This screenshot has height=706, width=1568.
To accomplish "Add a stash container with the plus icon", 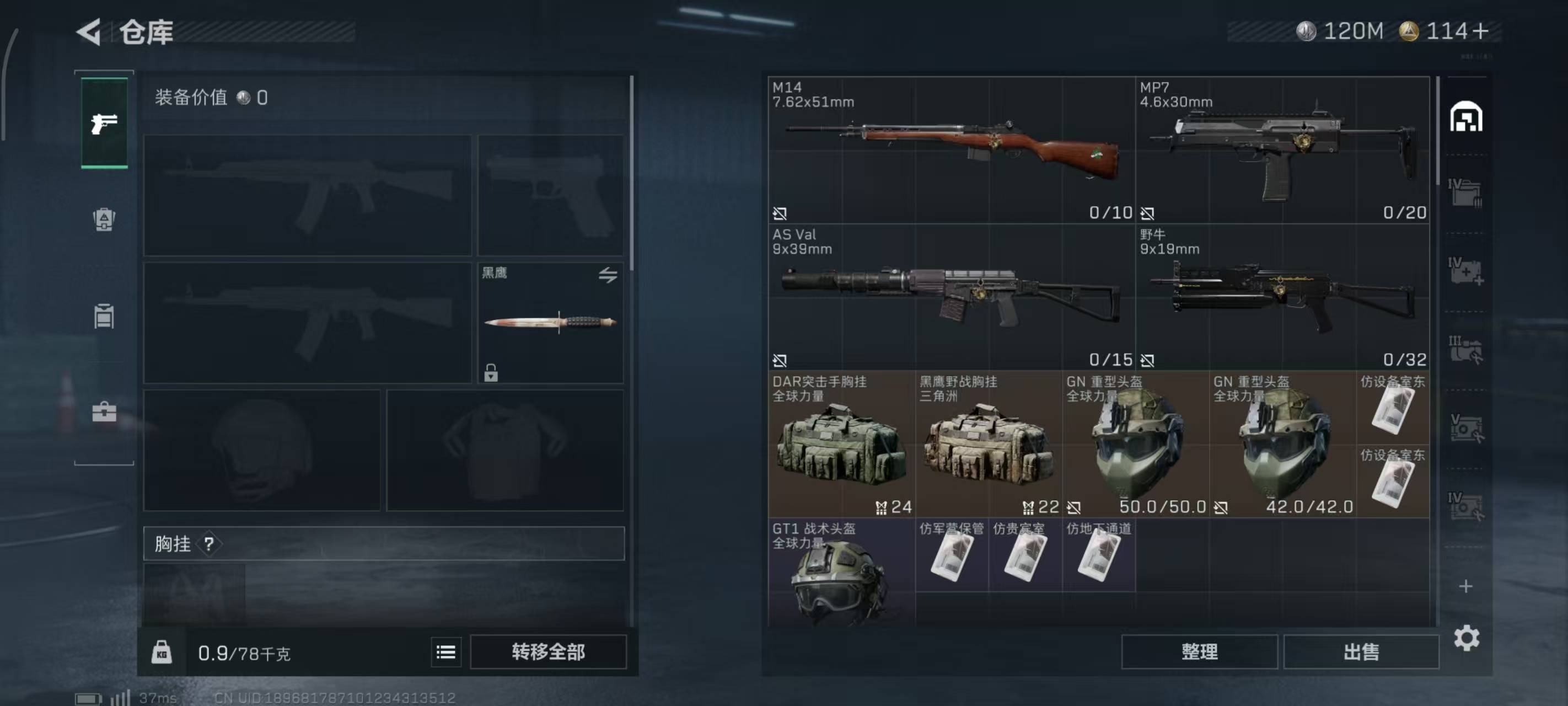I will (x=1466, y=586).
